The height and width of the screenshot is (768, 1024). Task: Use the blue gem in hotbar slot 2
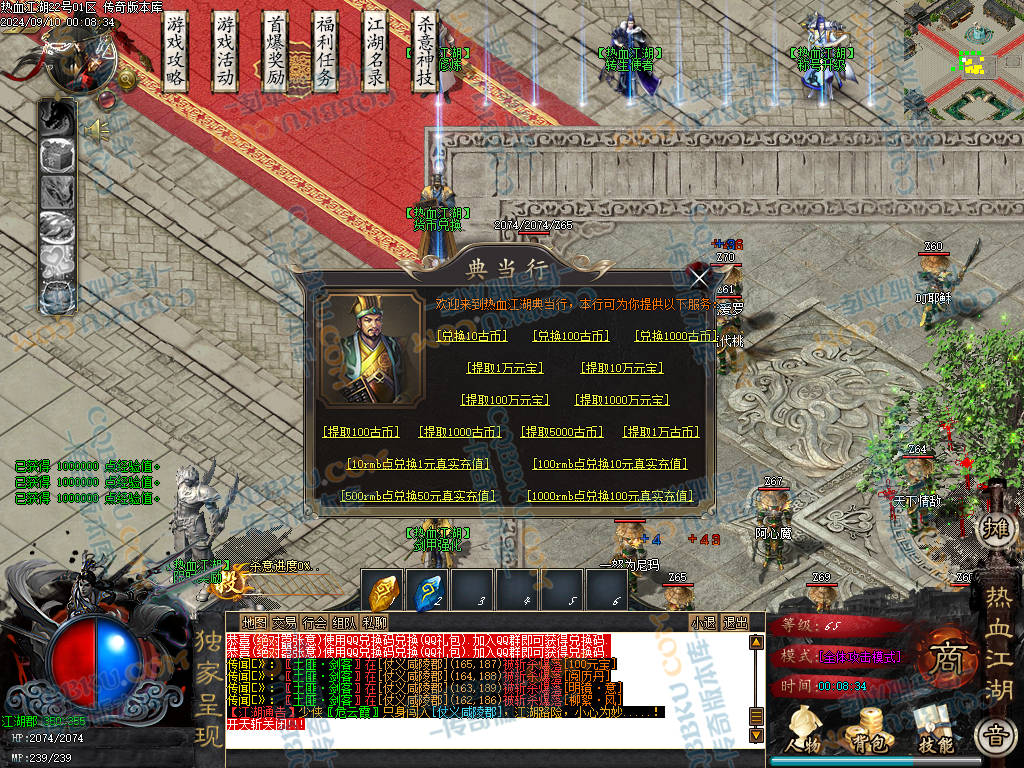[x=429, y=593]
